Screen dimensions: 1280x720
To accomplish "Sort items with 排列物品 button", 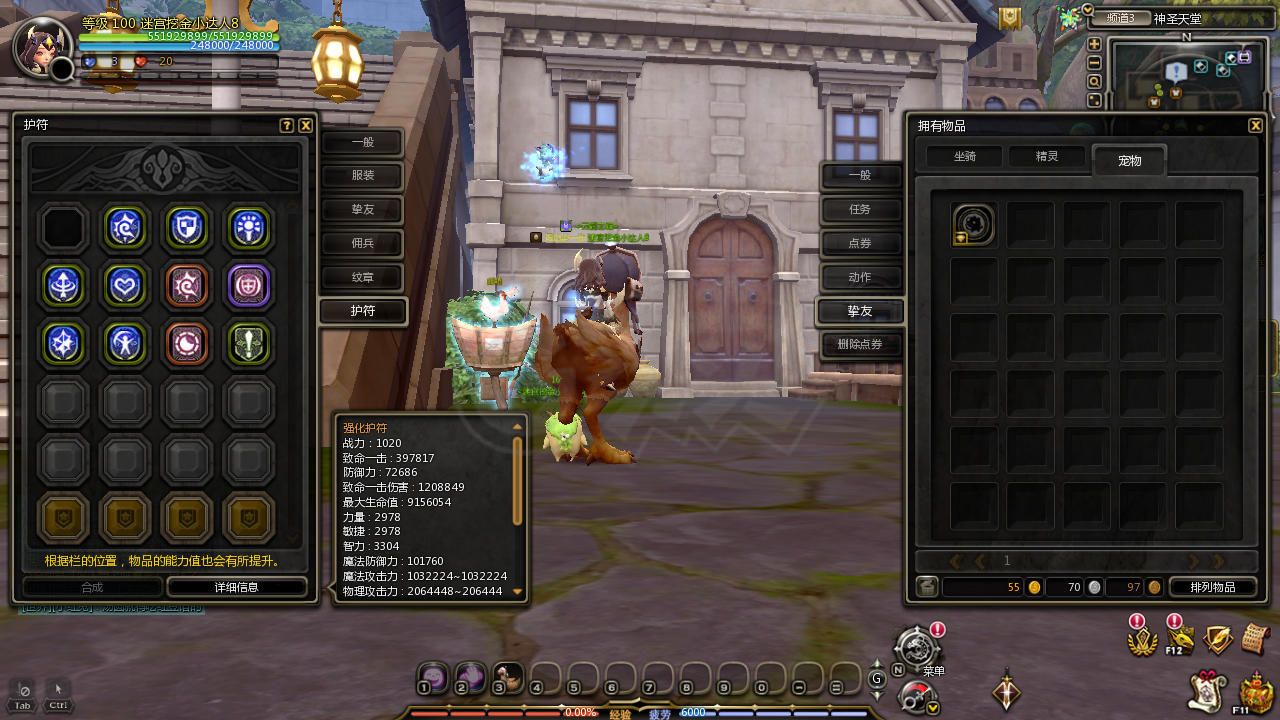I will pos(1212,587).
